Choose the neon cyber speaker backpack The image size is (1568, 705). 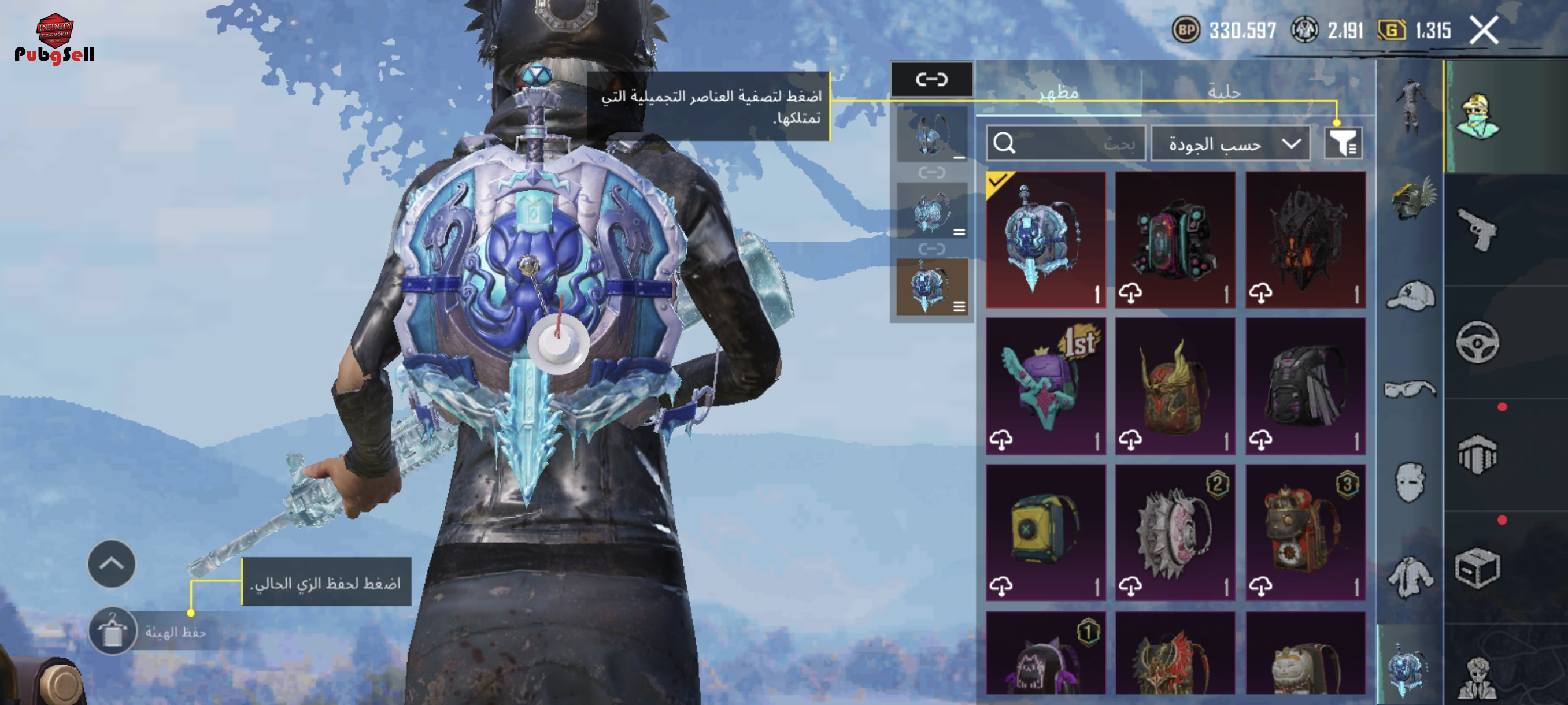[x=1175, y=240]
